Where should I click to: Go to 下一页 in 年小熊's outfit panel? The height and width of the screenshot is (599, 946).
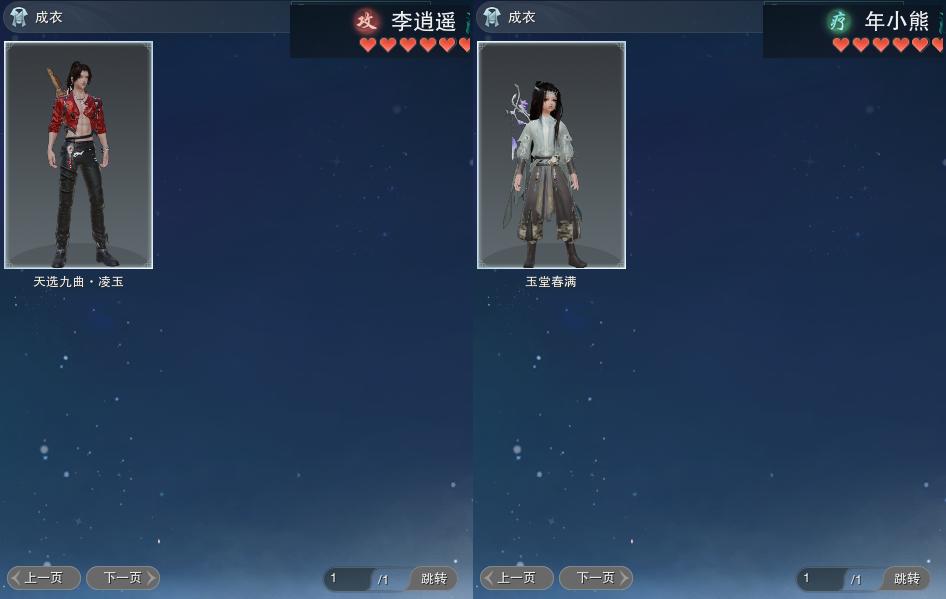[x=596, y=578]
